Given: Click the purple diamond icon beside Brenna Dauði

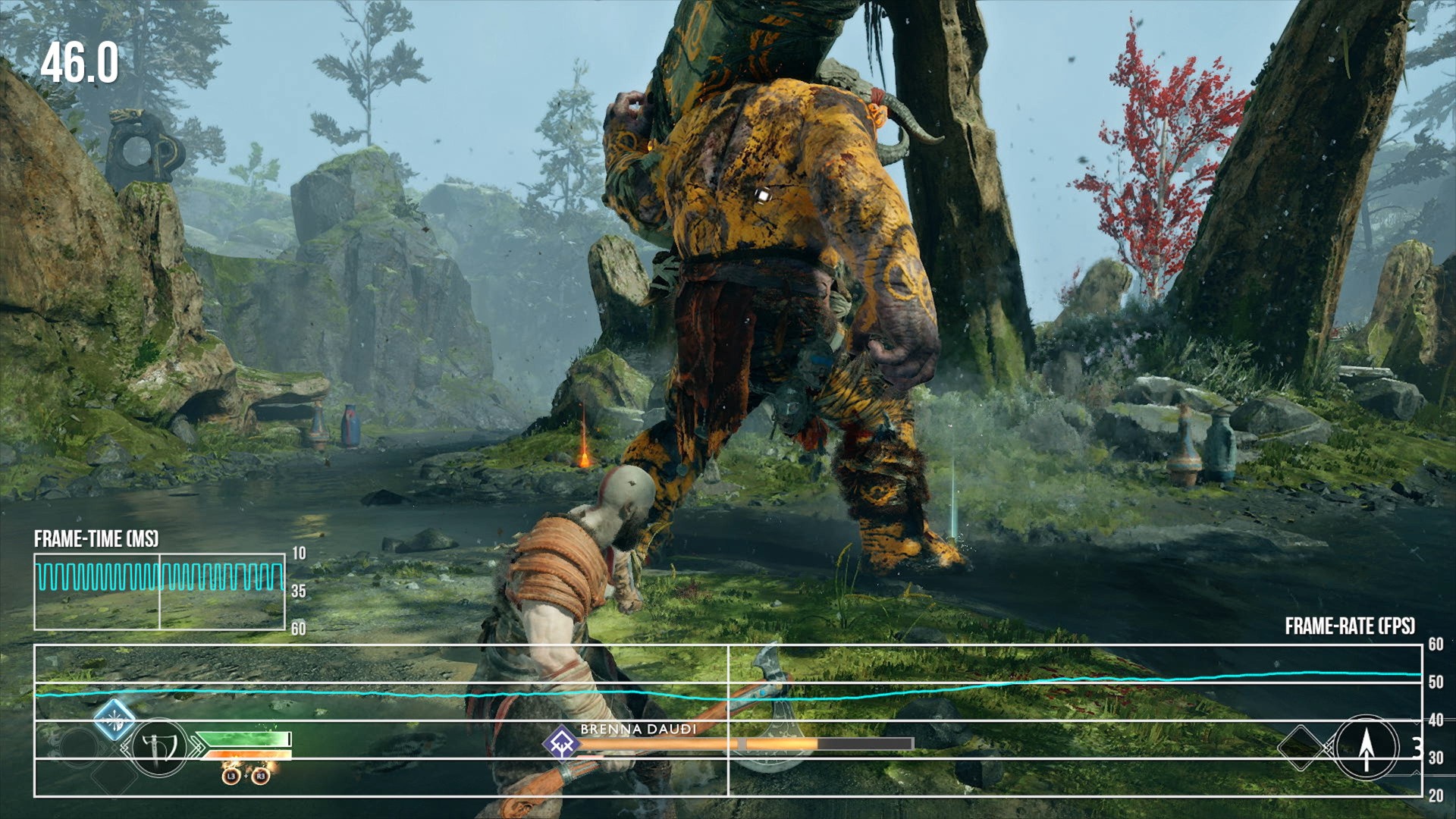Looking at the screenshot, I should [x=561, y=742].
